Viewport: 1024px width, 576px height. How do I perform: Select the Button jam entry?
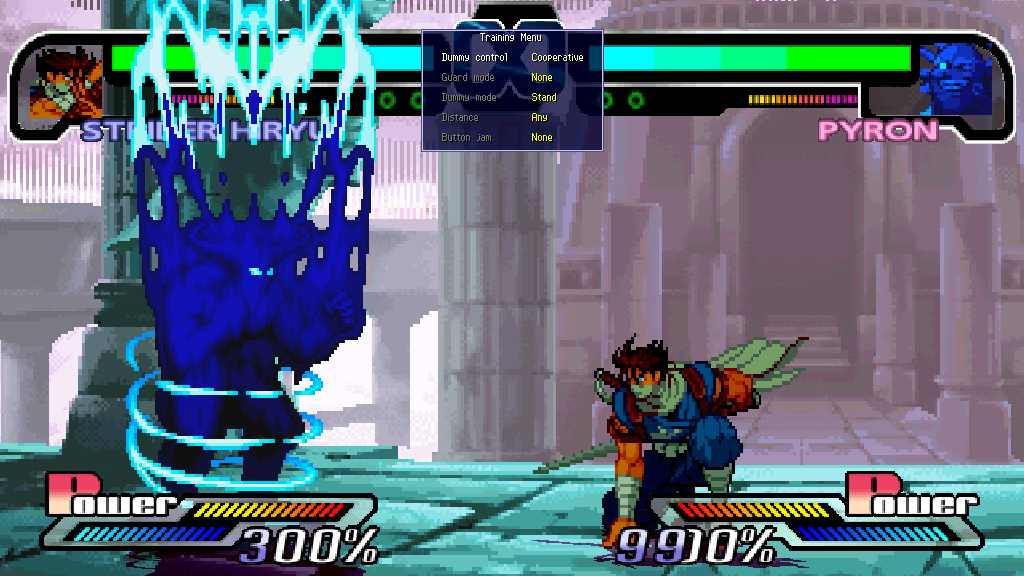pos(464,138)
